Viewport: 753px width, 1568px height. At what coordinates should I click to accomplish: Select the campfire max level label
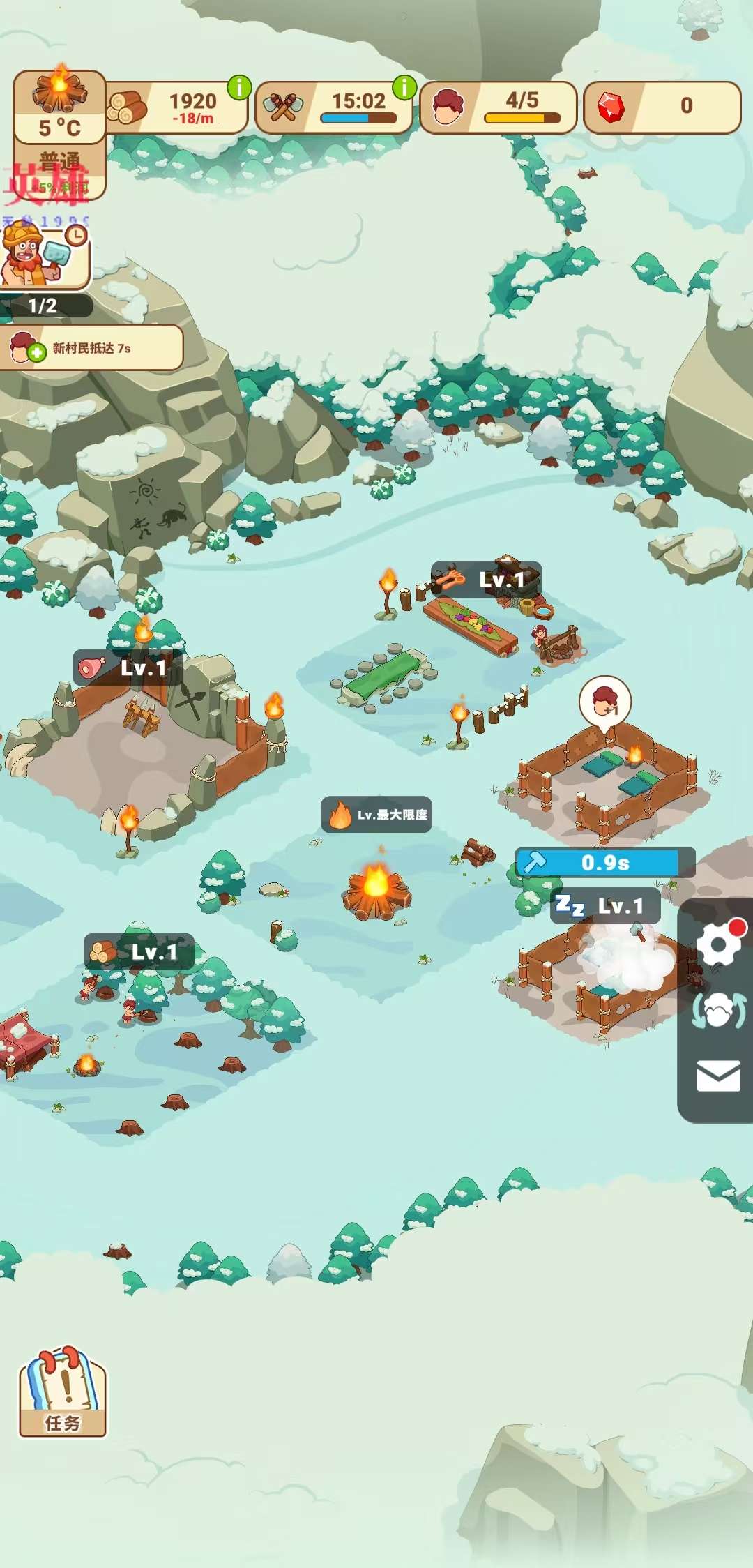tap(376, 815)
